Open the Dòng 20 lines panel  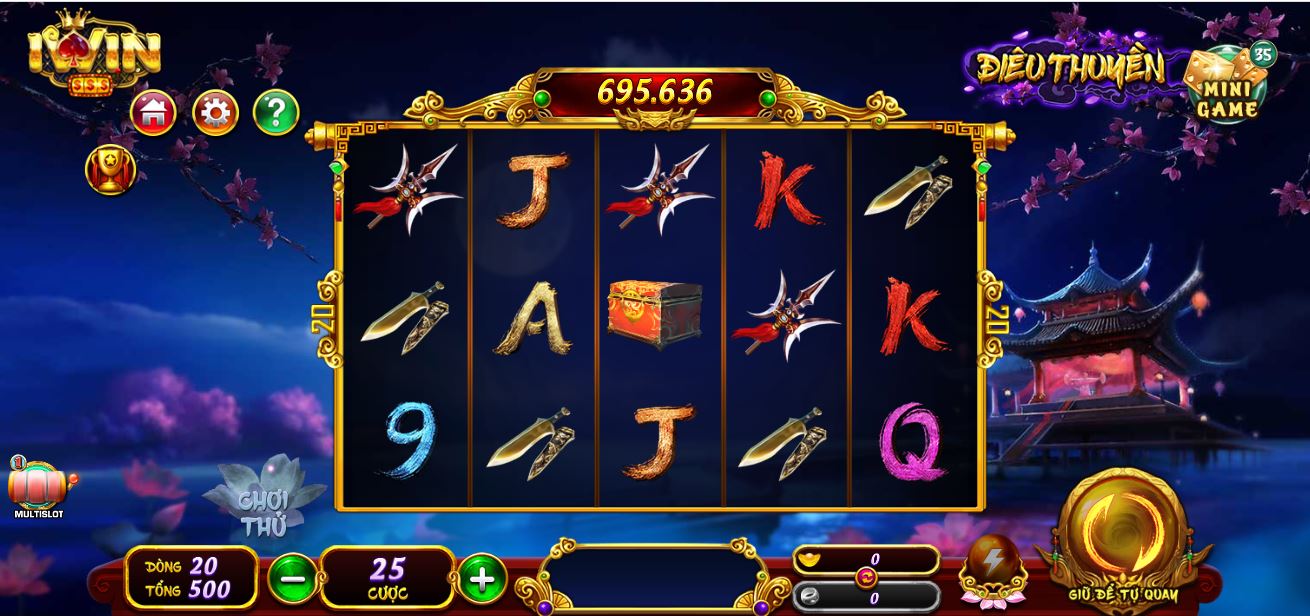click(x=189, y=577)
